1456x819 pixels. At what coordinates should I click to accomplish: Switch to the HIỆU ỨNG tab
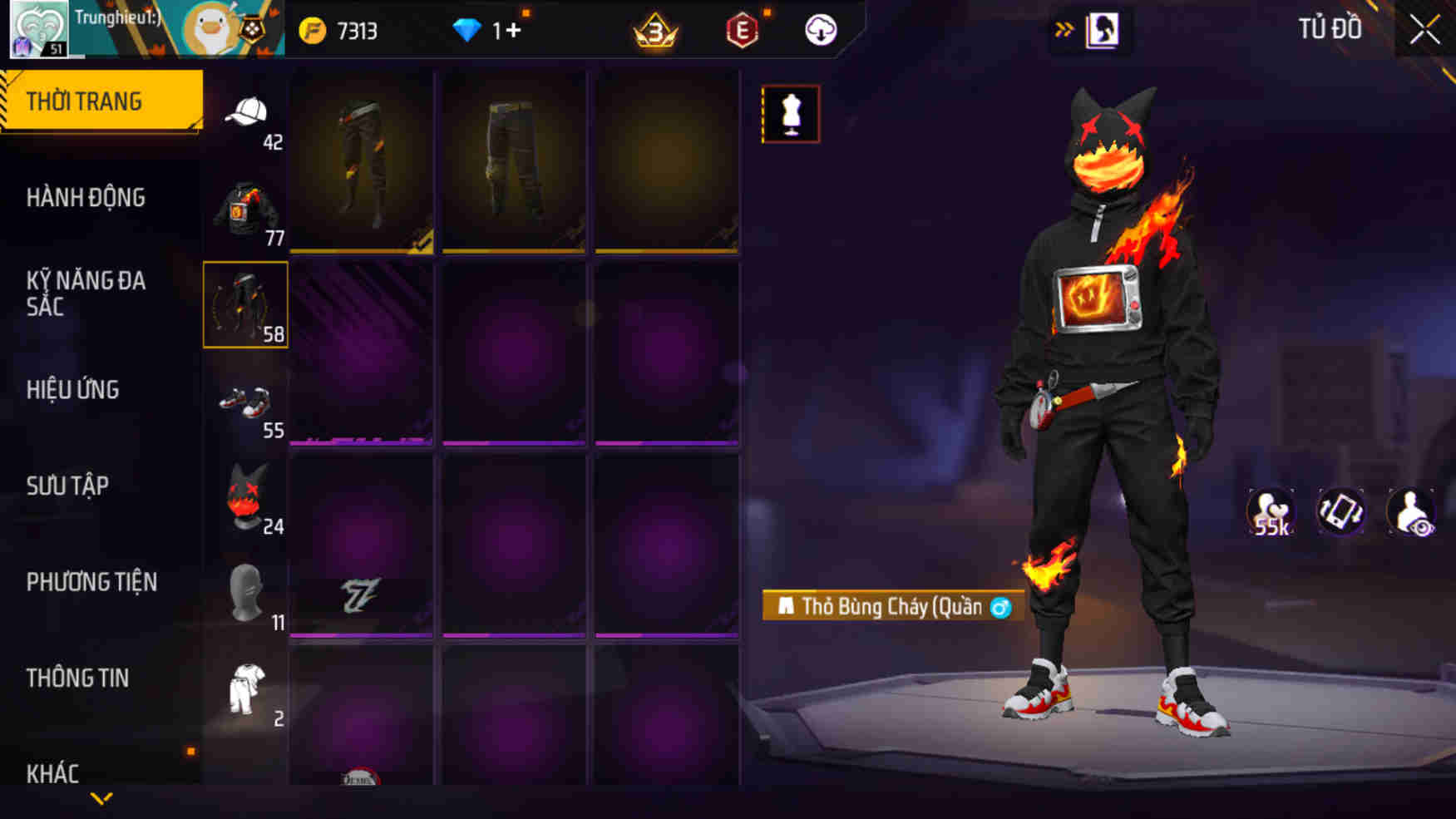(73, 389)
